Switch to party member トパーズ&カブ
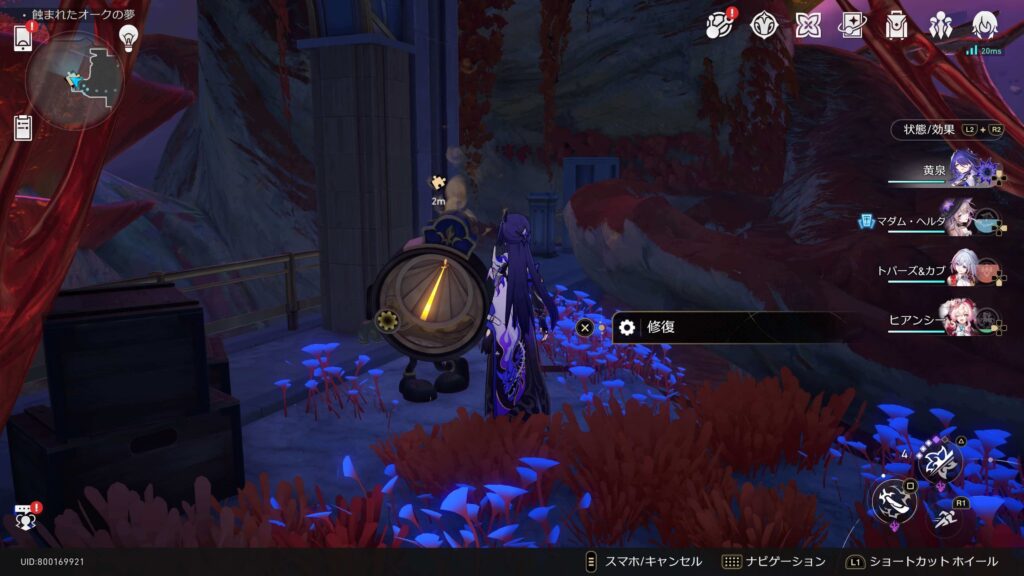This screenshot has width=1024, height=576. click(x=962, y=270)
